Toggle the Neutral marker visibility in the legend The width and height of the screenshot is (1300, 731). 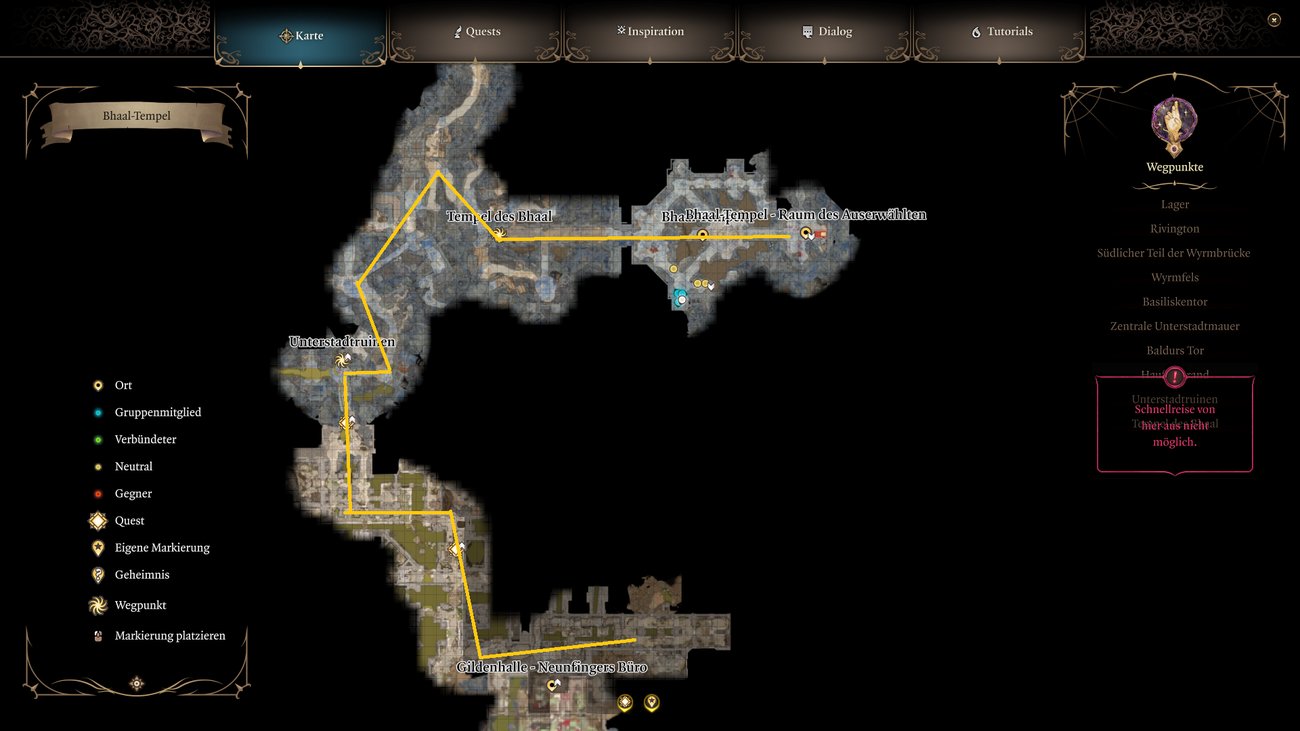97,466
